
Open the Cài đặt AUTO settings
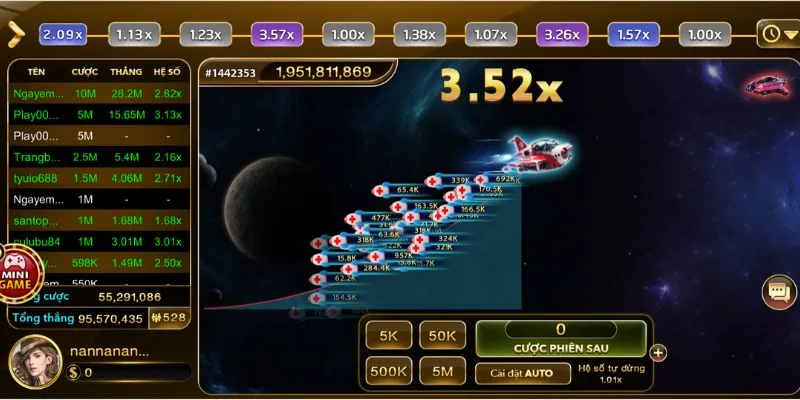click(514, 373)
